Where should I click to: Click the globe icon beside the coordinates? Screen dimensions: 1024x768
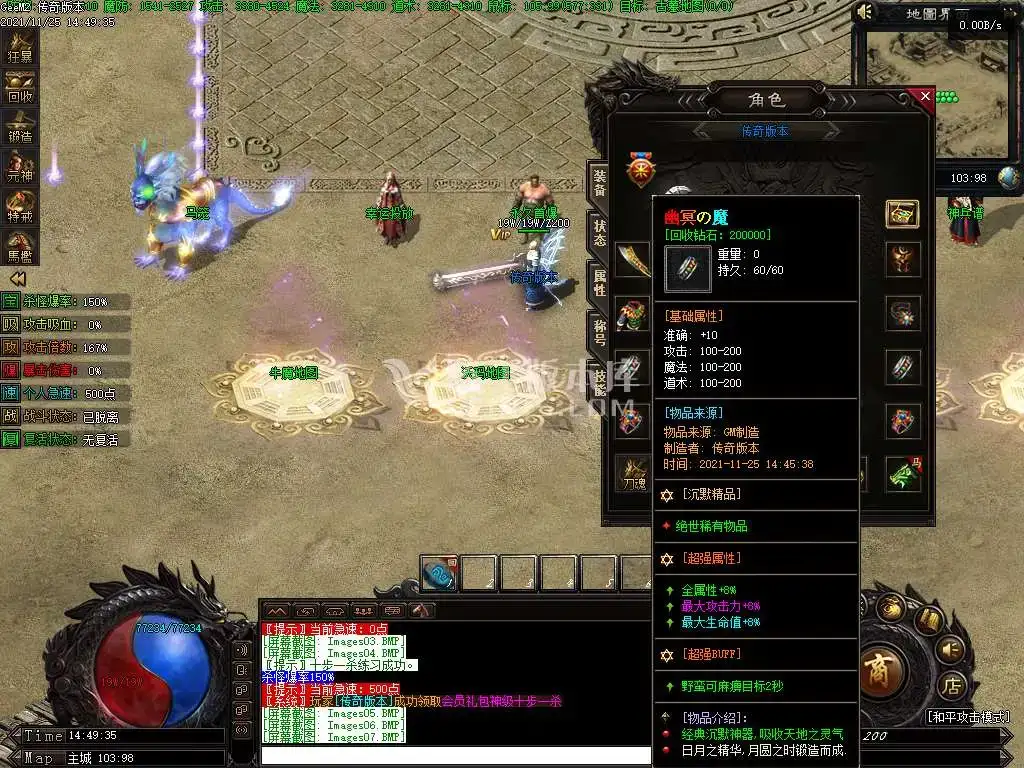[1009, 178]
